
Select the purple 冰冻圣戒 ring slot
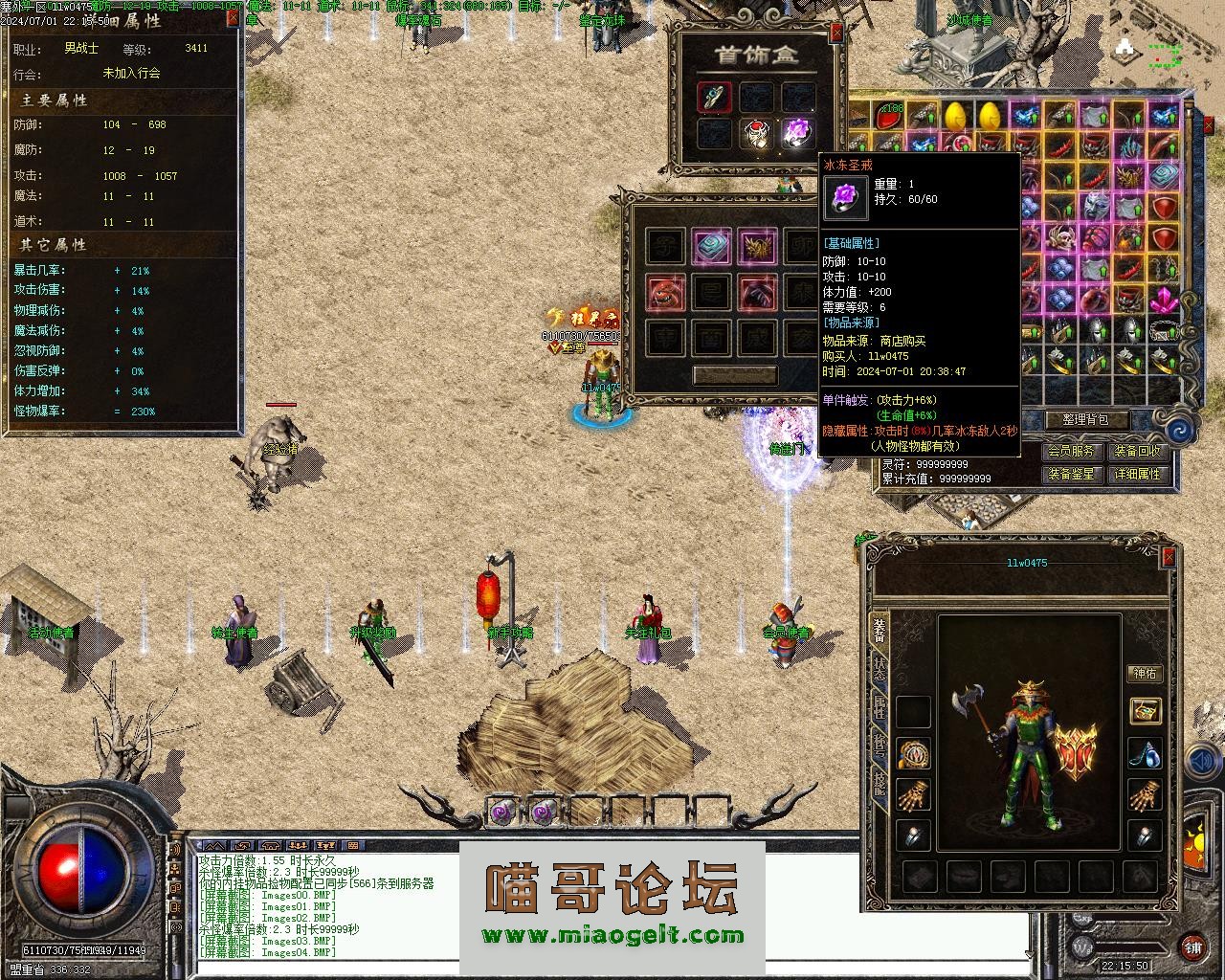(x=797, y=132)
